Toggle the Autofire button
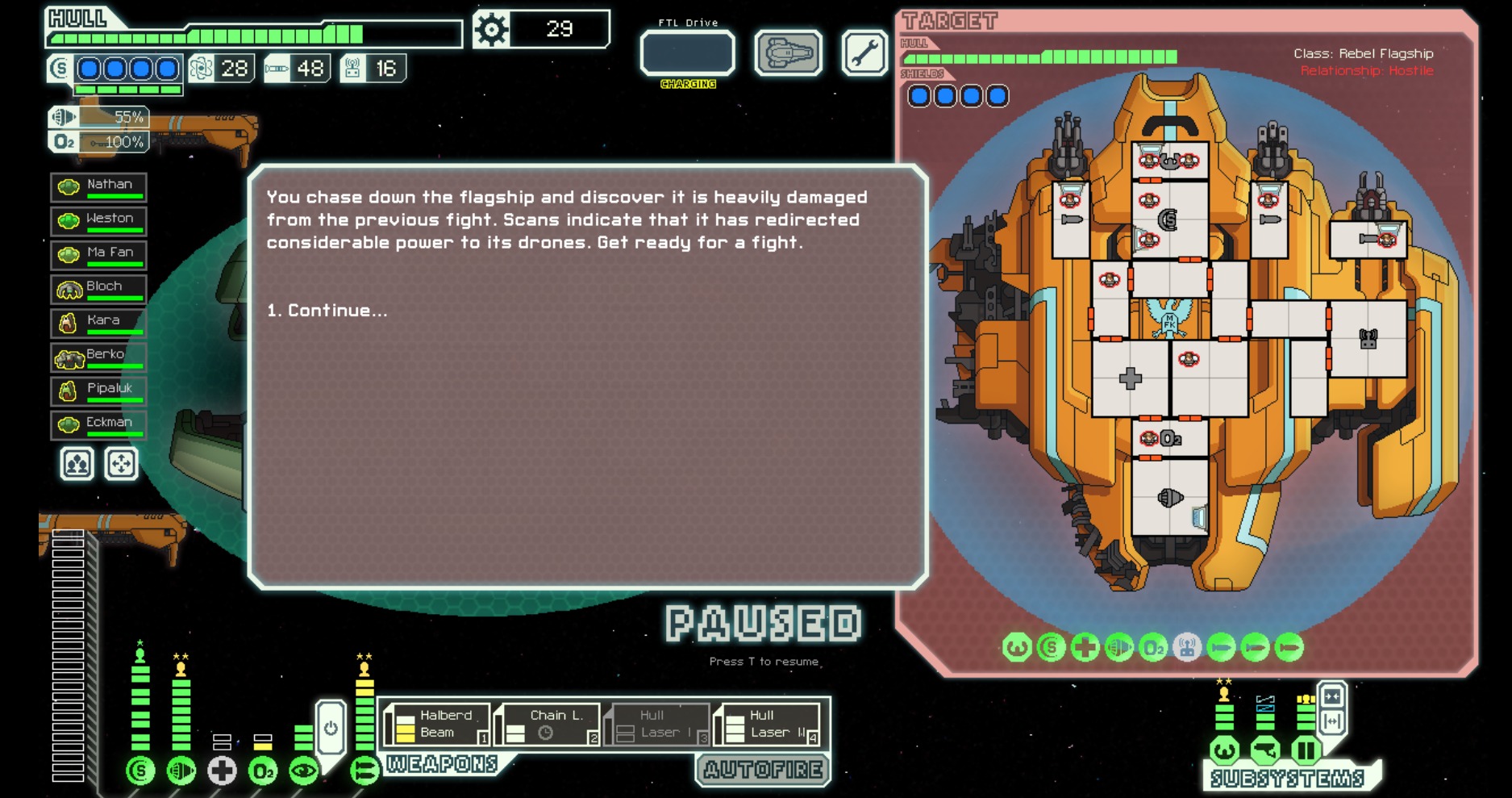 coord(763,770)
